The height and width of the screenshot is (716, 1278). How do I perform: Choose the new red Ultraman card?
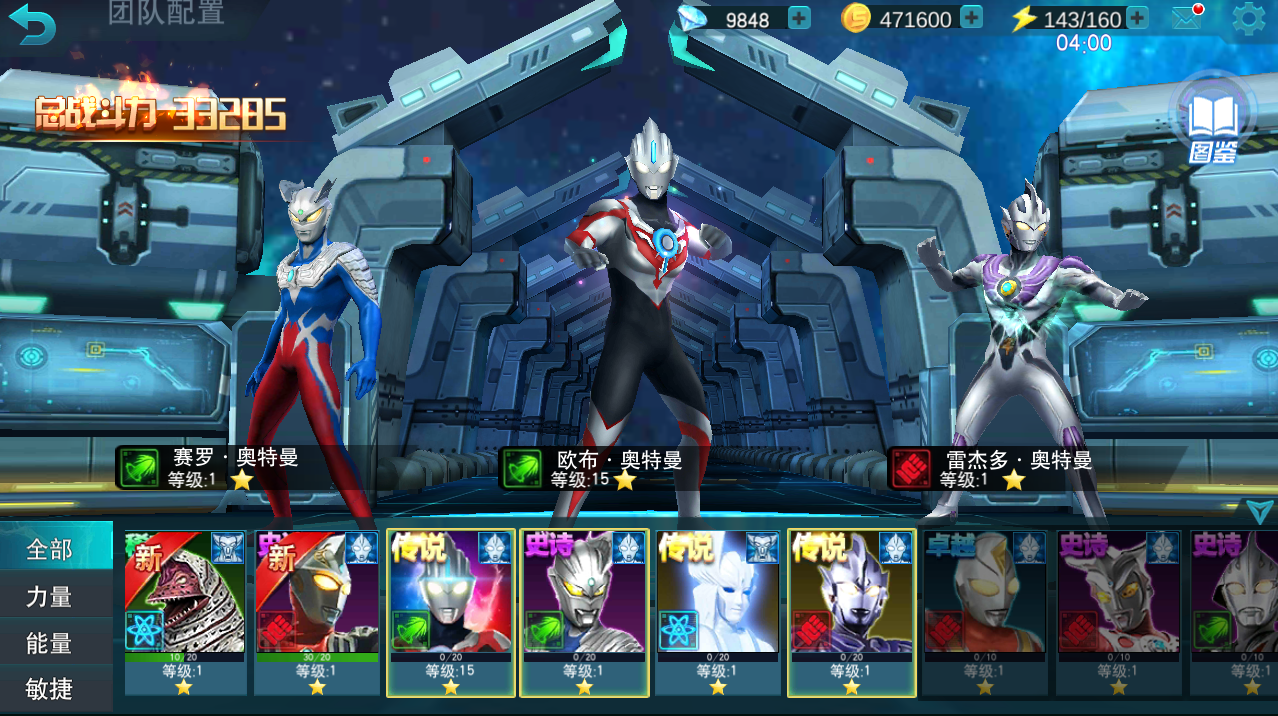pos(317,610)
